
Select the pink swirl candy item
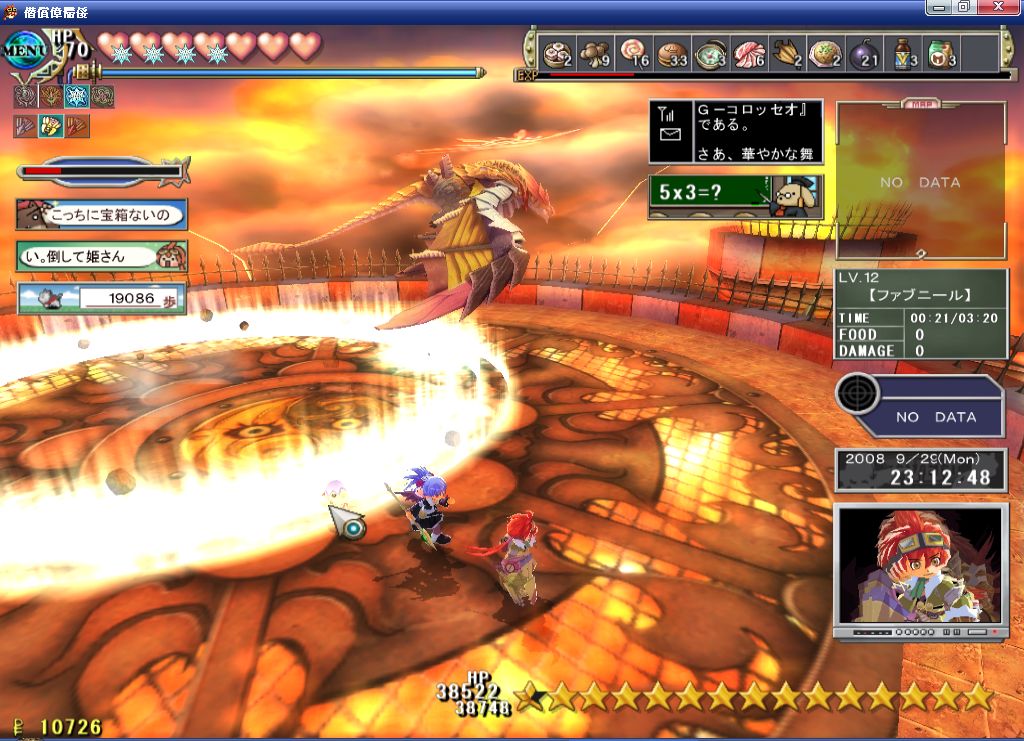[x=634, y=53]
